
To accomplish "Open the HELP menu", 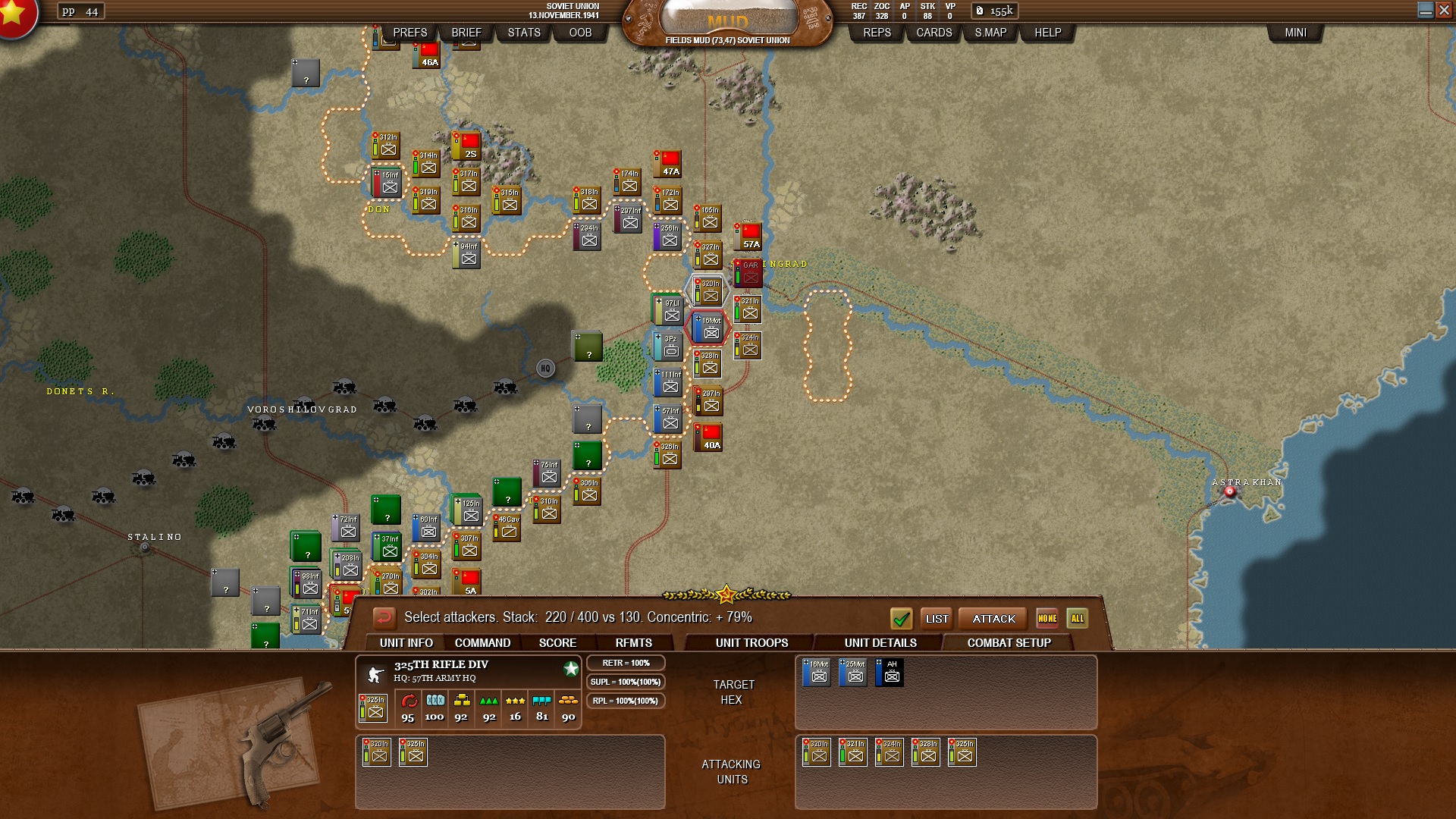I will (1048, 33).
